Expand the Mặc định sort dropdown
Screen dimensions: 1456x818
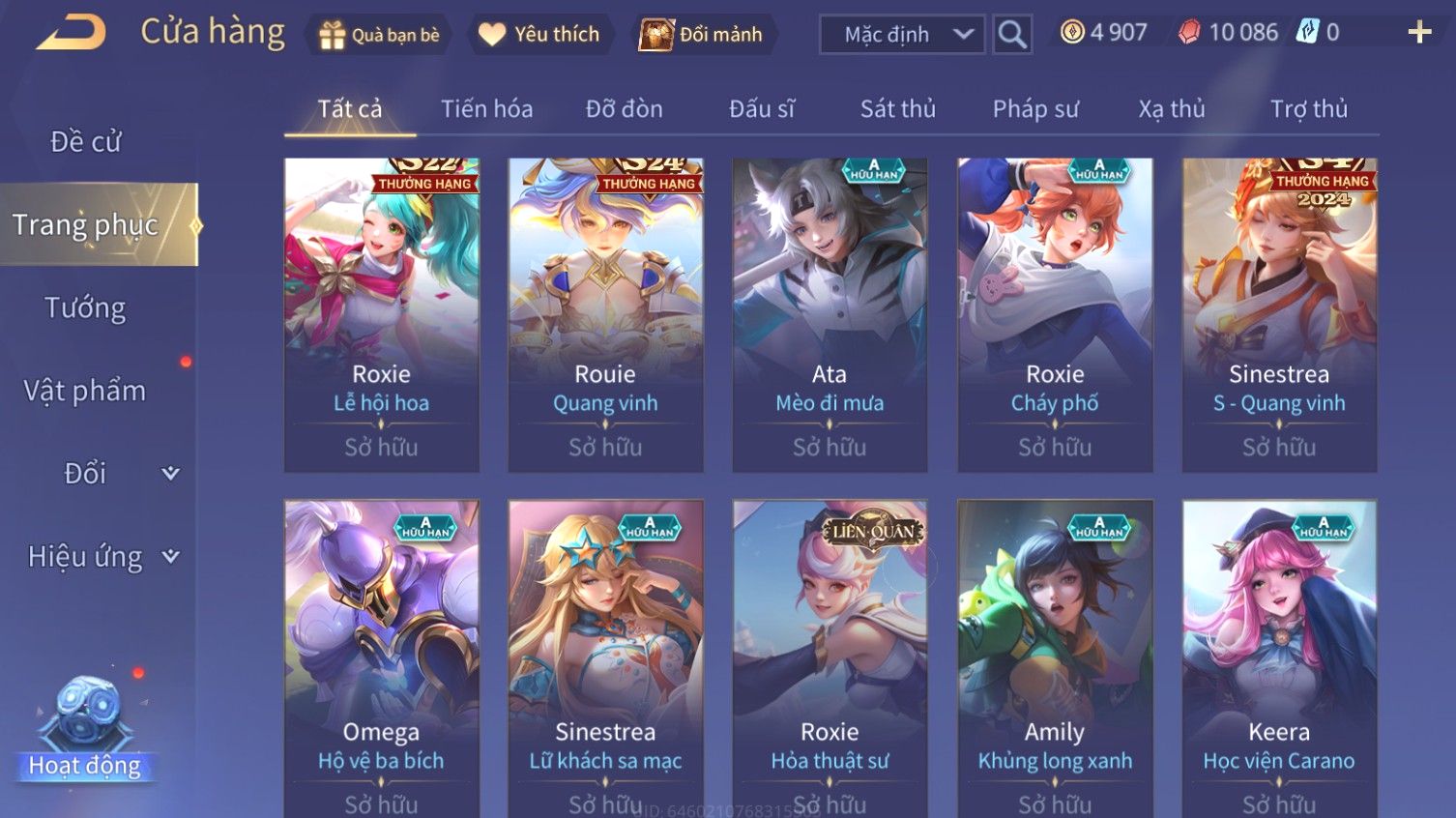[902, 35]
